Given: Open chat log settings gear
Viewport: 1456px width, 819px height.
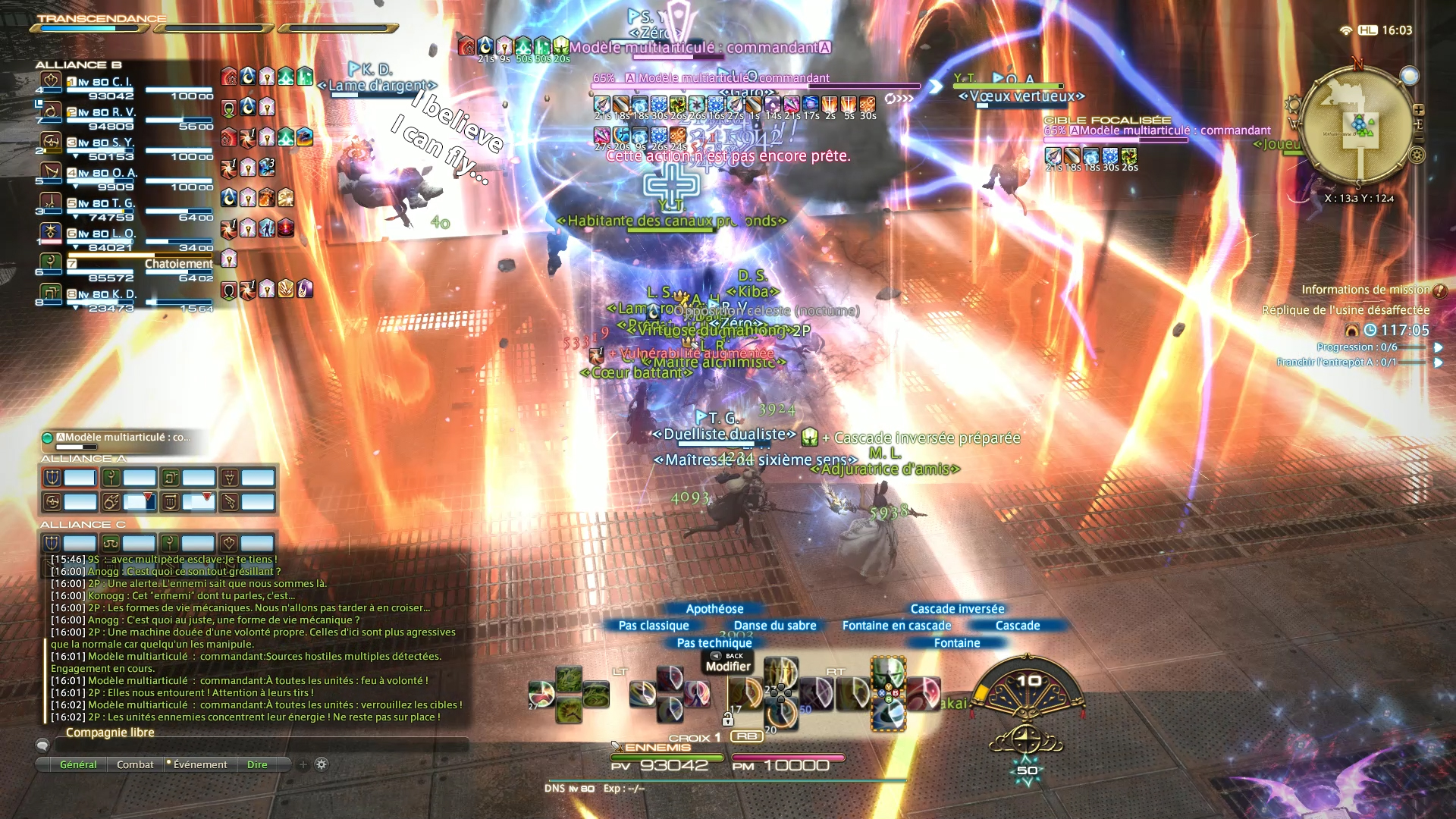Looking at the screenshot, I should (322, 764).
